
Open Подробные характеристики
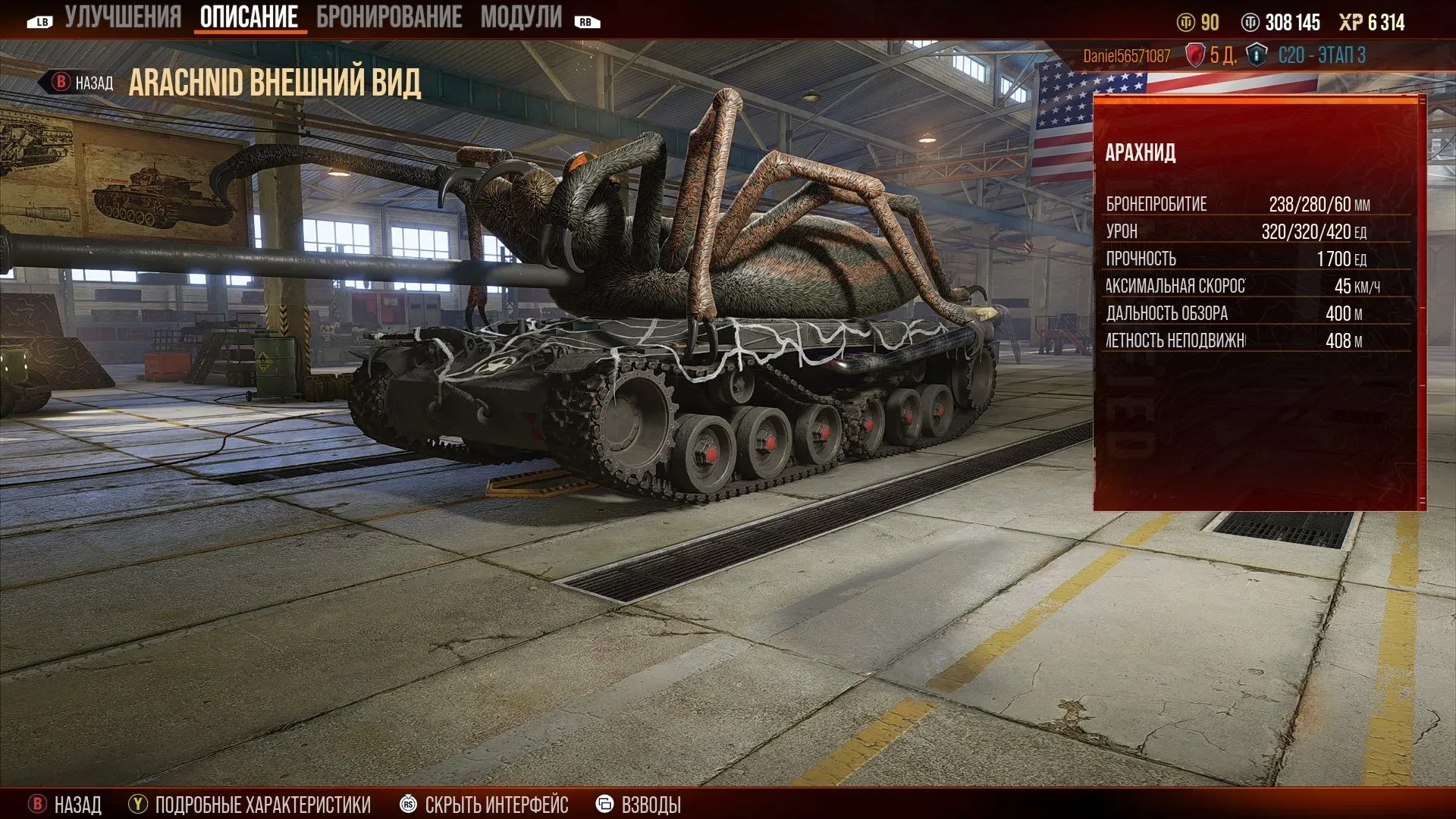[251, 804]
